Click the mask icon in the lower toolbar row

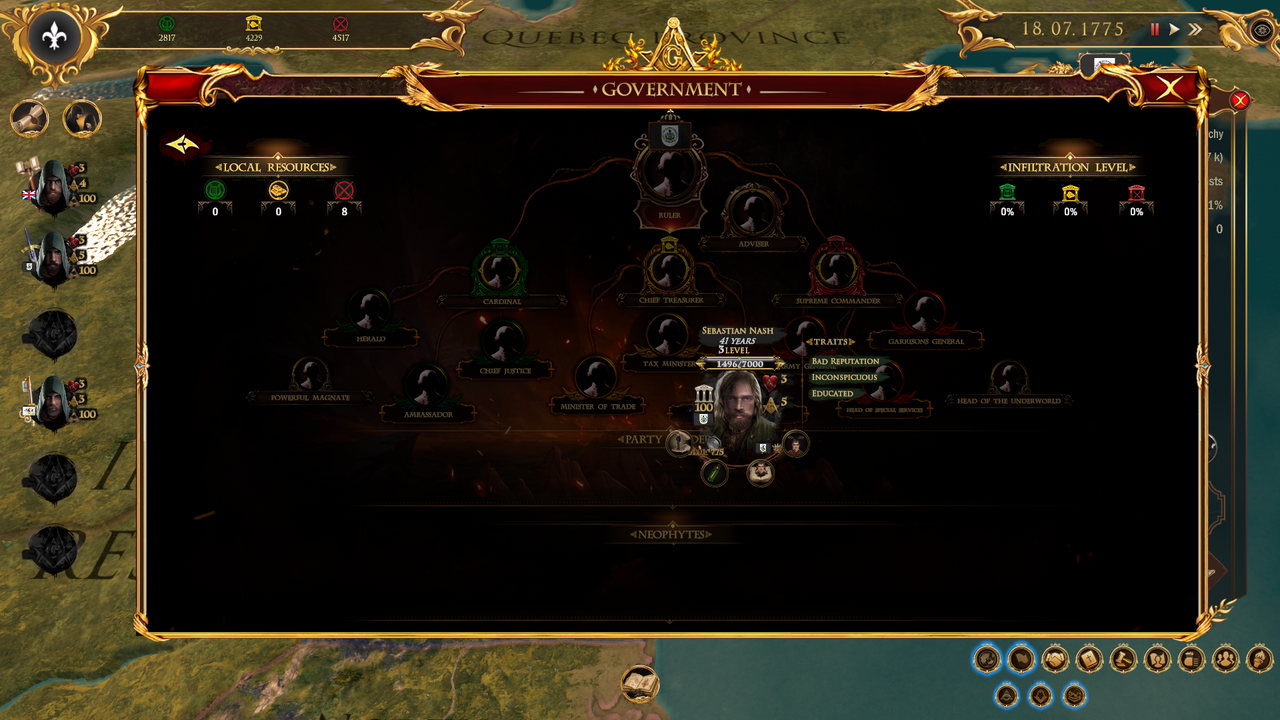click(x=1073, y=696)
